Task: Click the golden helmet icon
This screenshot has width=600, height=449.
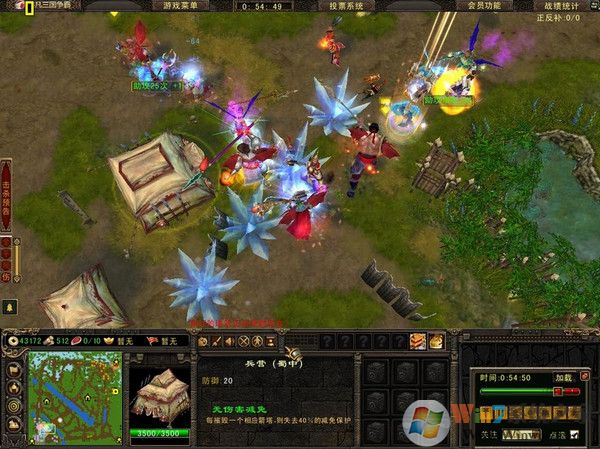Action: click(436, 342)
